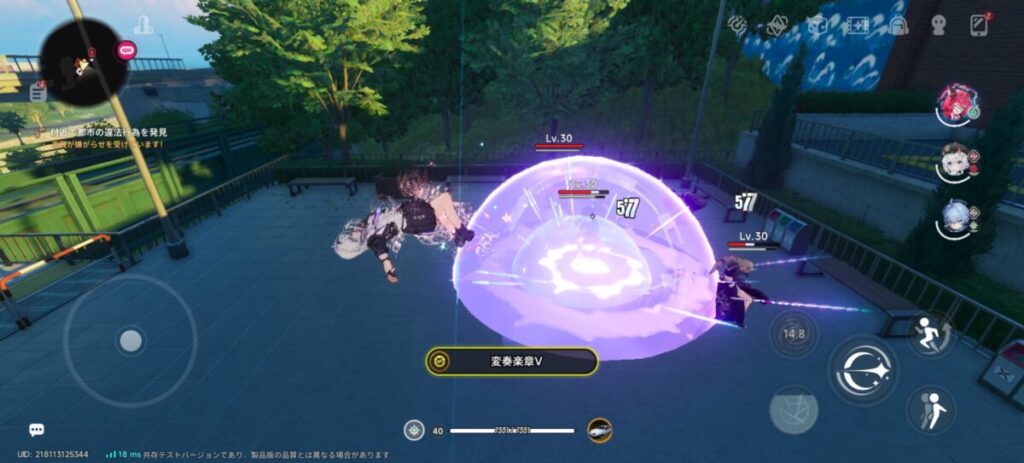
Task: Tap the weapon icon beside the HP bar
Action: pyautogui.click(x=599, y=430)
